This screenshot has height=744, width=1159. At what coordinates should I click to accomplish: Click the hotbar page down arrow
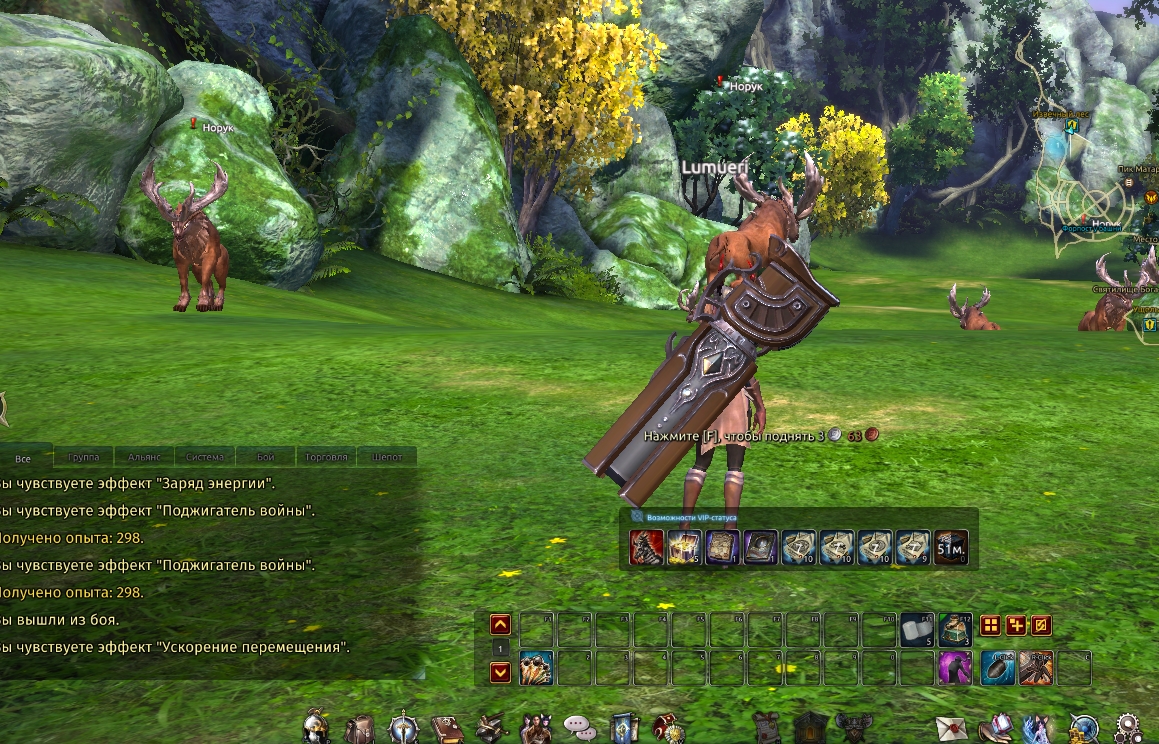pyautogui.click(x=501, y=672)
